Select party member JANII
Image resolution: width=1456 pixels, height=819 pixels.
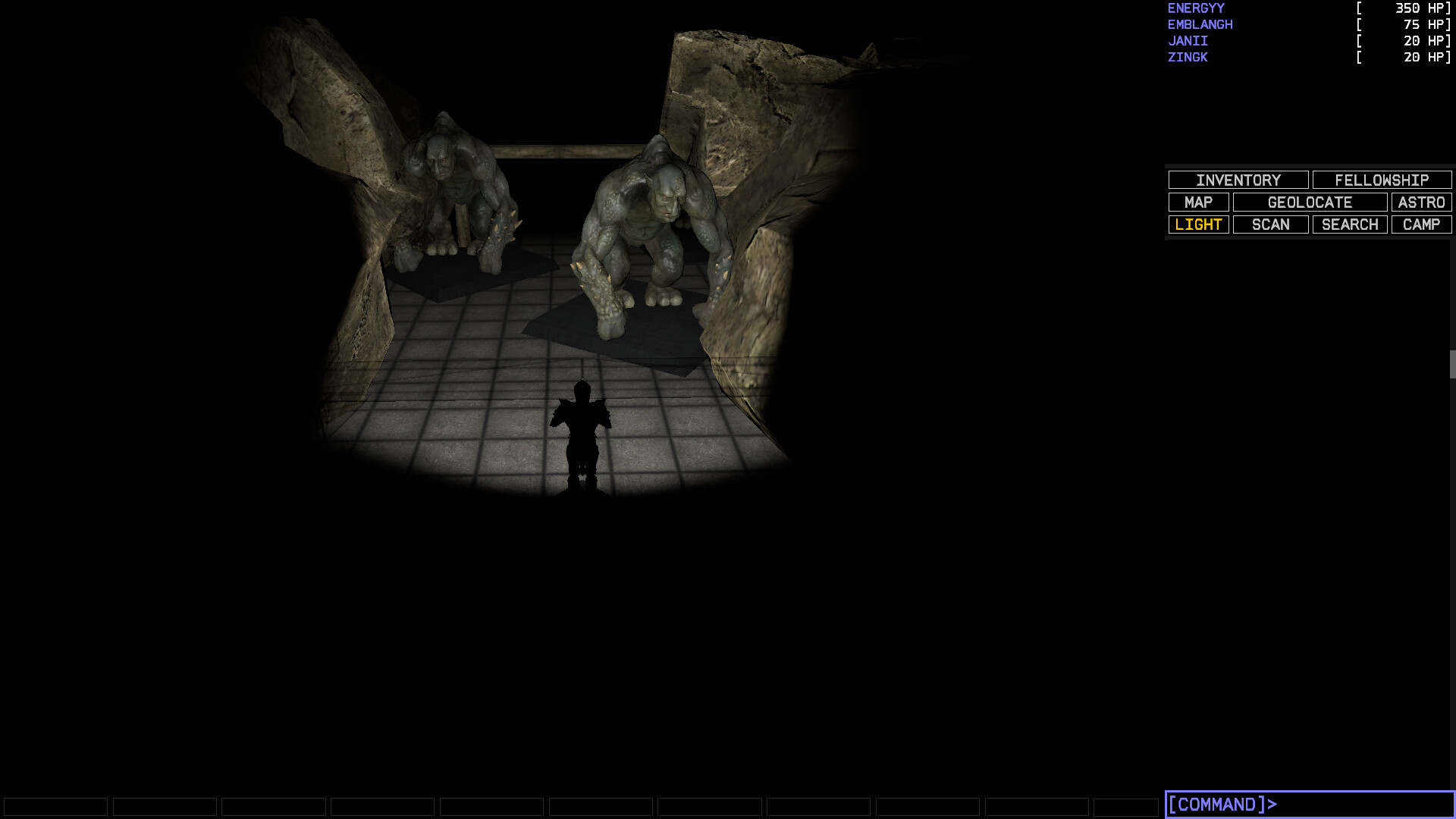1188,41
